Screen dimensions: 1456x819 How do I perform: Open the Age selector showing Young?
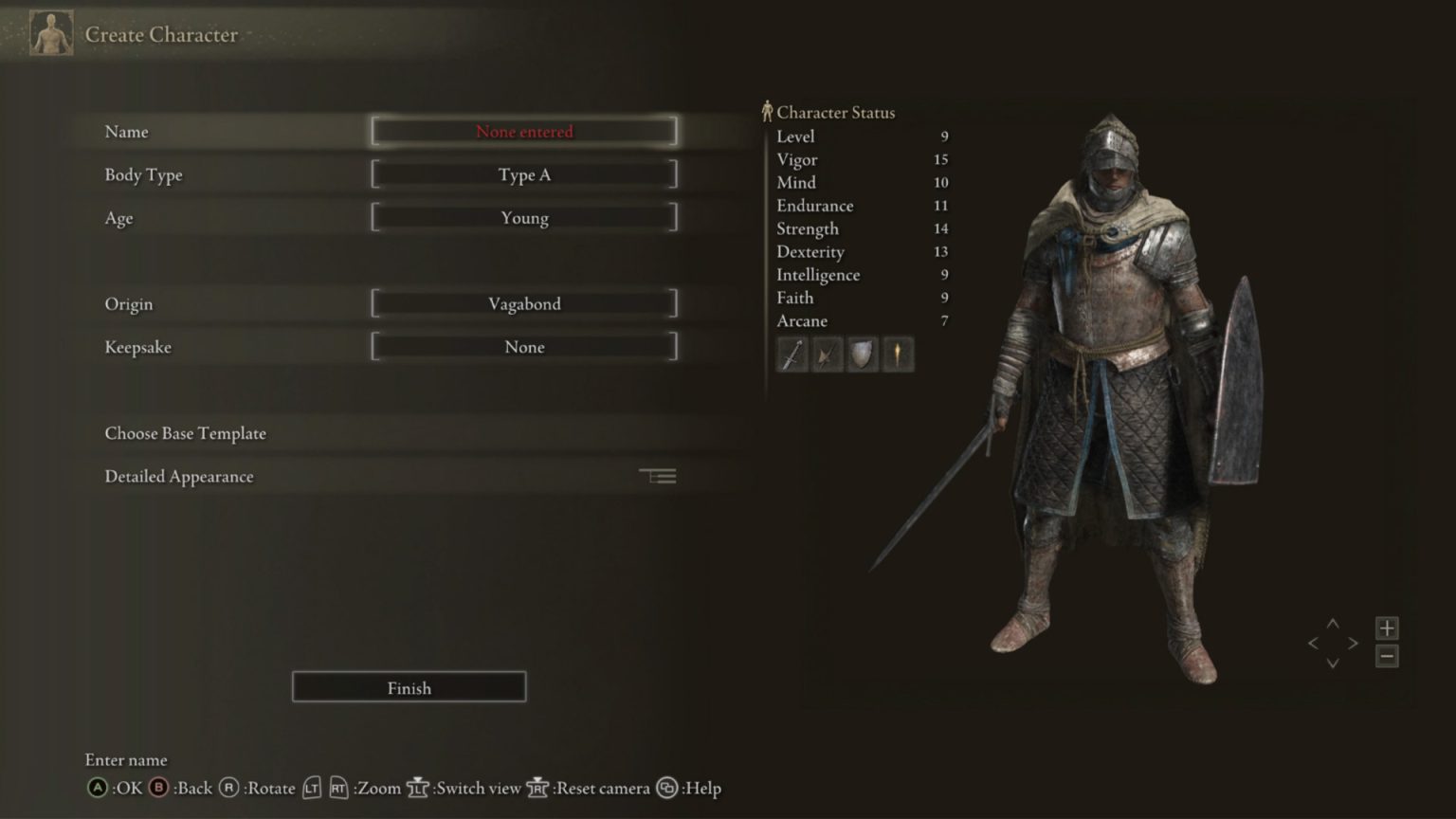(524, 217)
